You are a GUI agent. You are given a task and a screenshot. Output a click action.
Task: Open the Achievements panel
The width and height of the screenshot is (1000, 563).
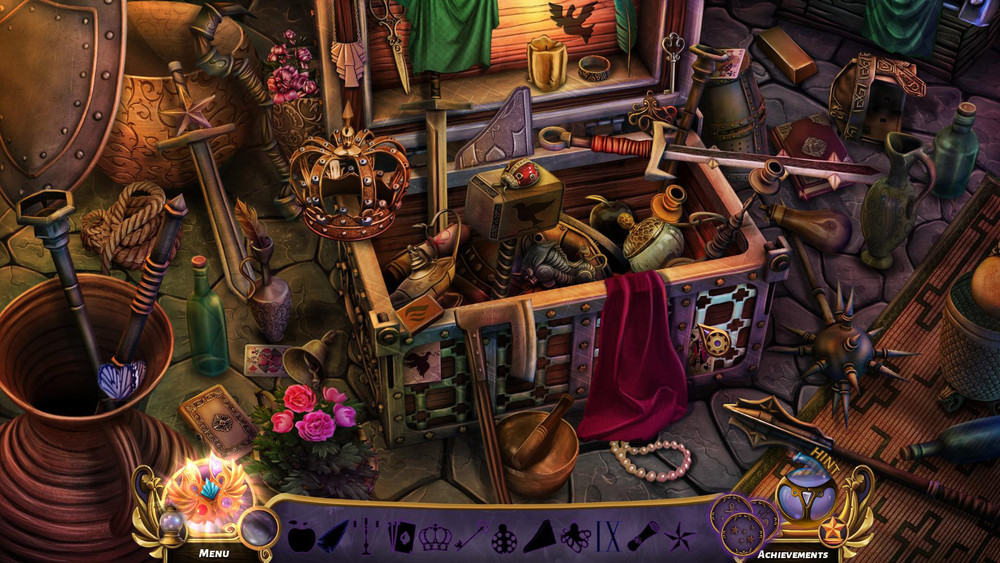click(x=792, y=553)
